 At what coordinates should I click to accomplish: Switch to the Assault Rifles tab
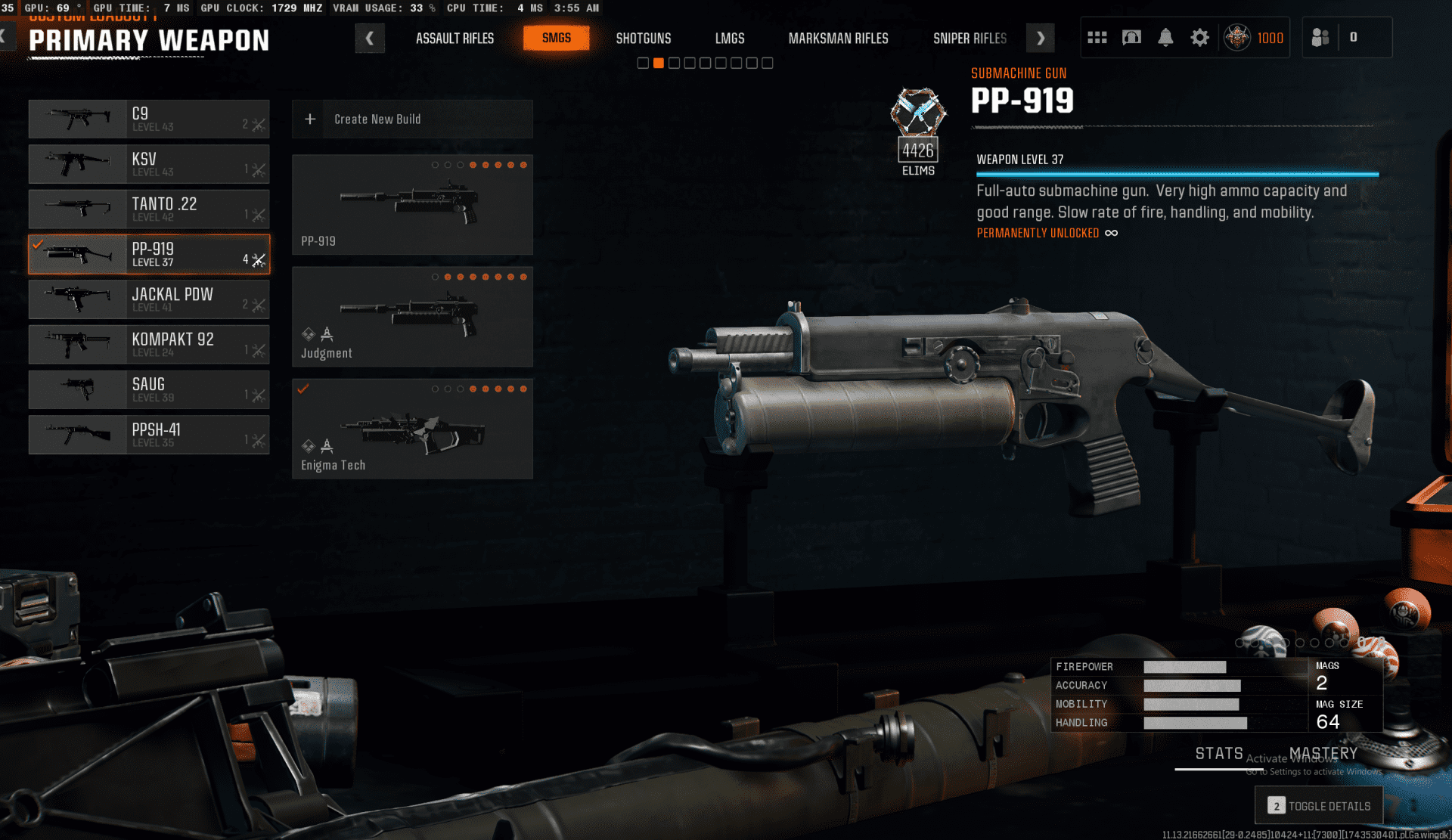point(455,39)
